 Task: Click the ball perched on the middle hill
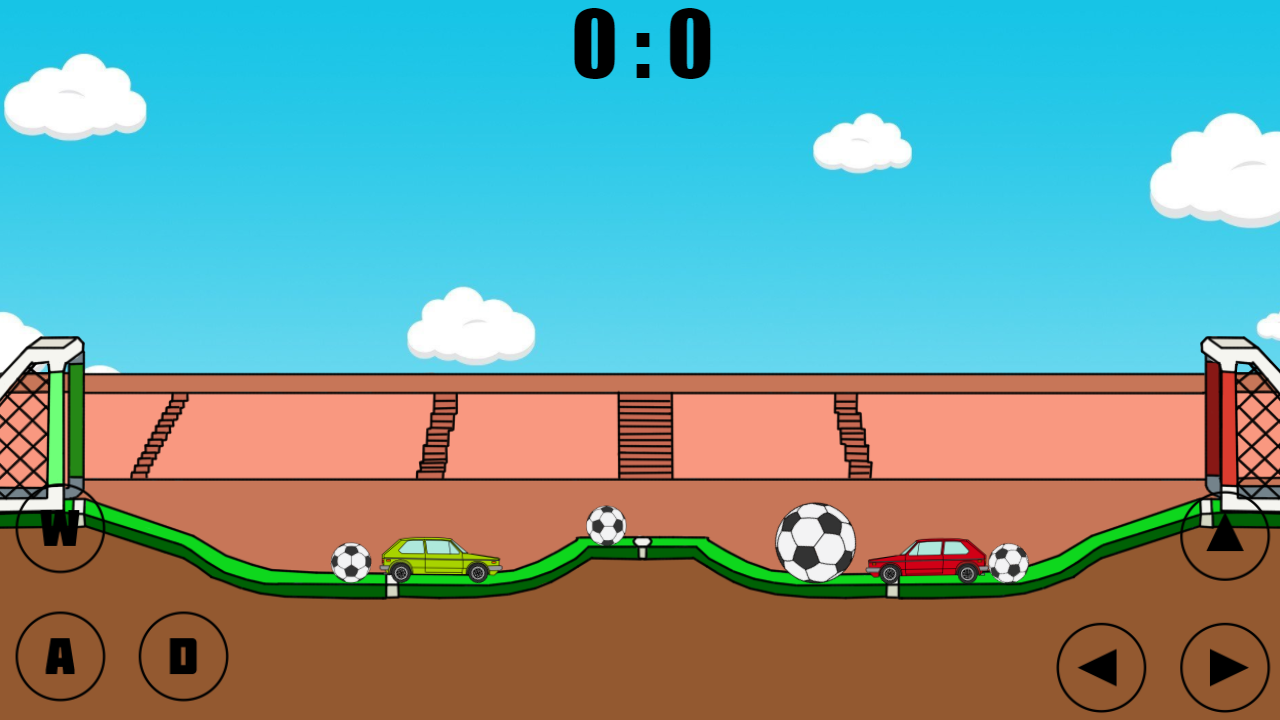[x=606, y=524]
